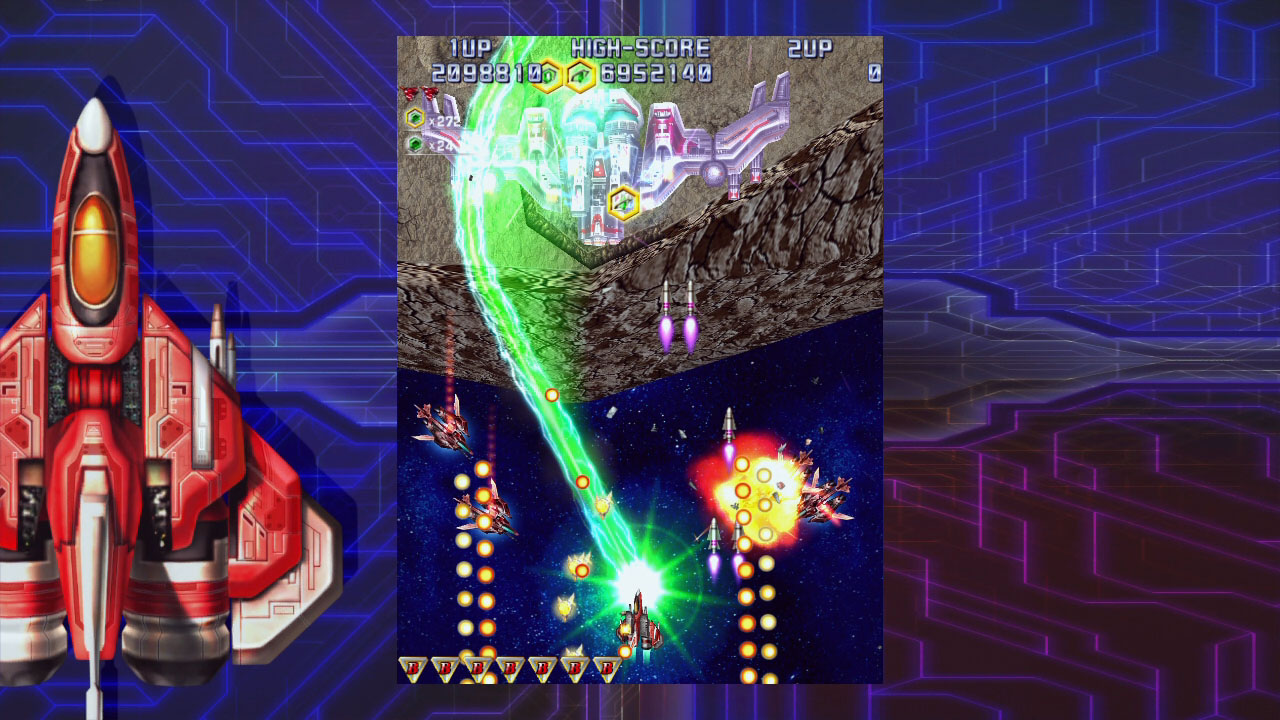Click the yellow gem counter icon showing x272
Screen dimensions: 1280x720
point(413,117)
